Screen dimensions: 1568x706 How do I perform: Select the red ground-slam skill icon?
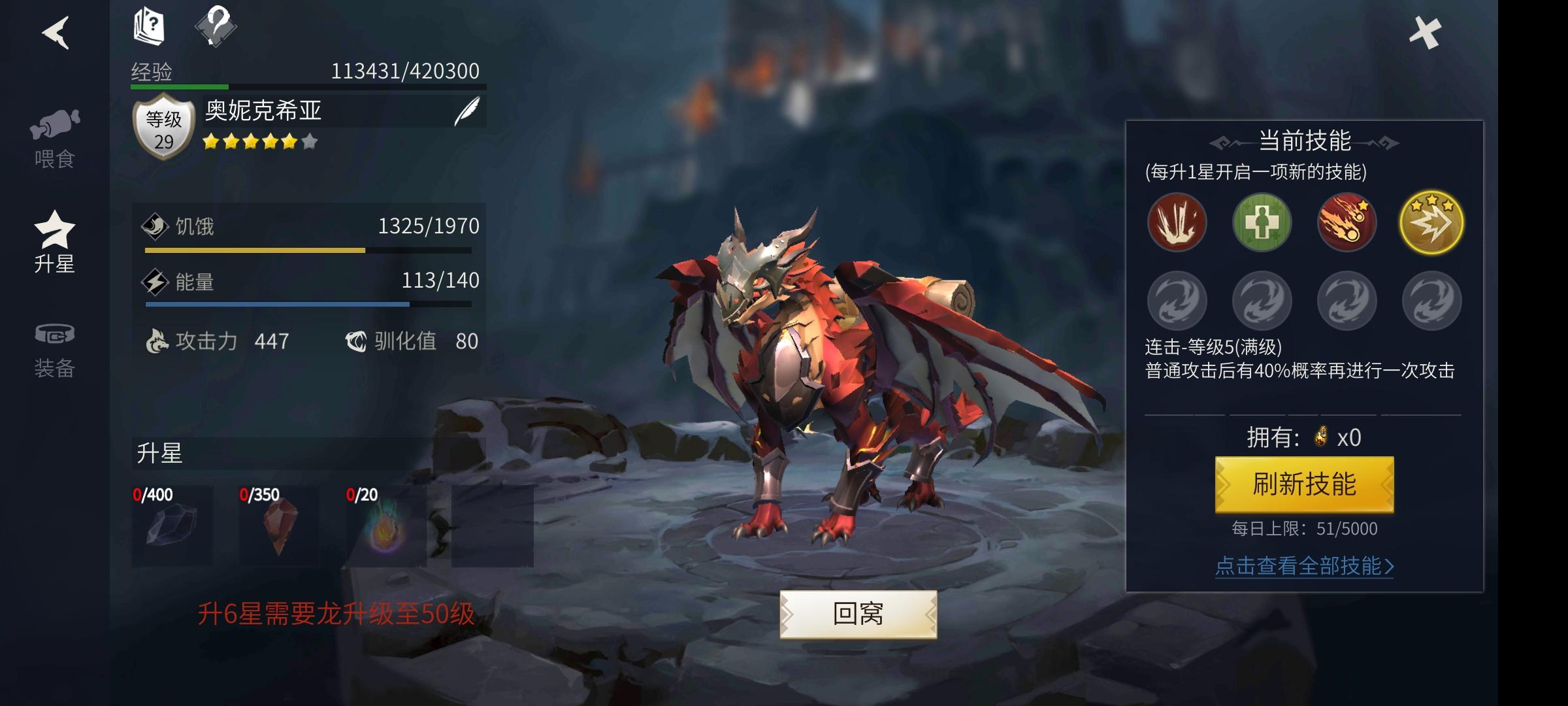pyautogui.click(x=1177, y=222)
